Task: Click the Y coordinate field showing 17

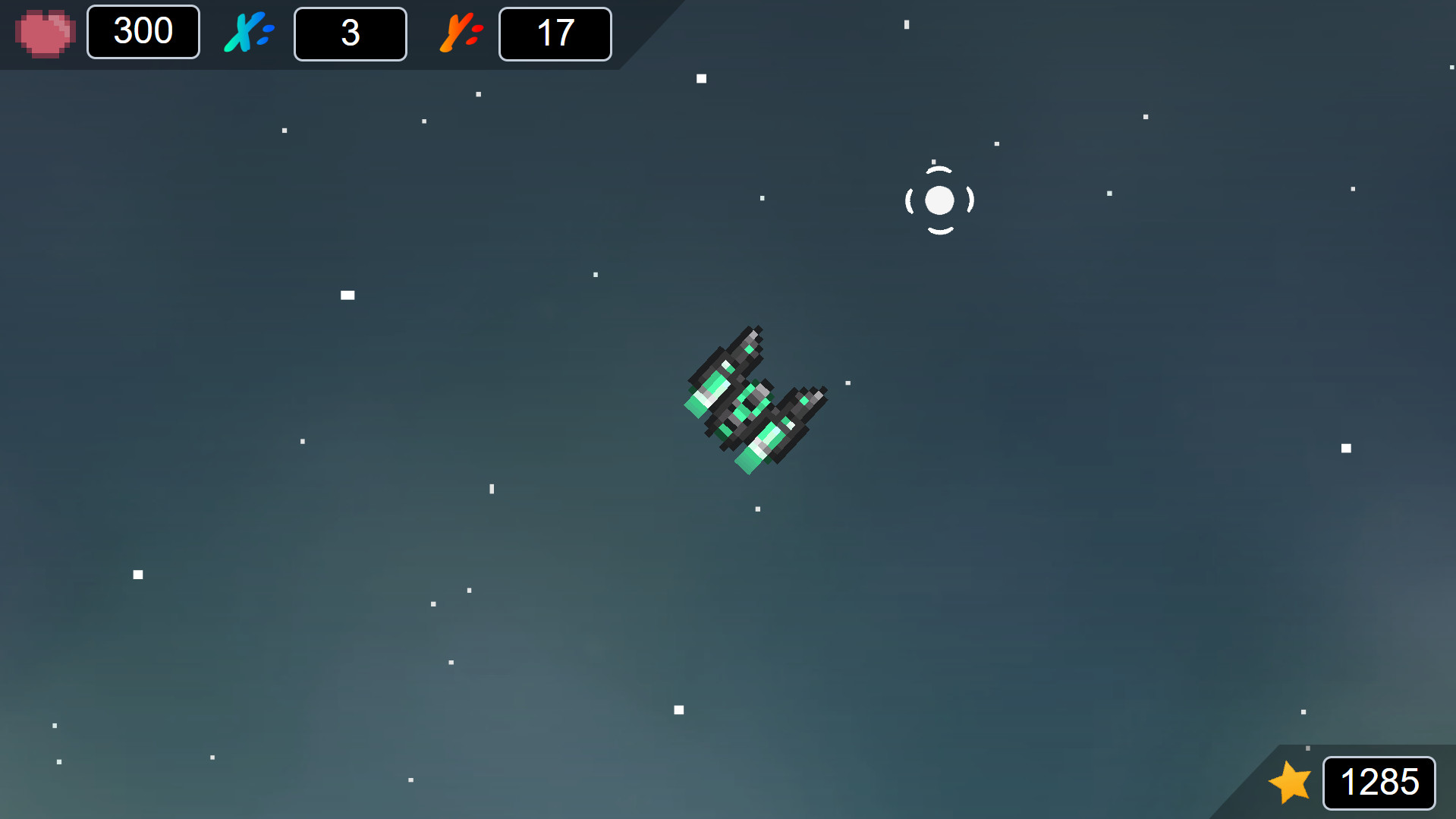Action: click(555, 33)
